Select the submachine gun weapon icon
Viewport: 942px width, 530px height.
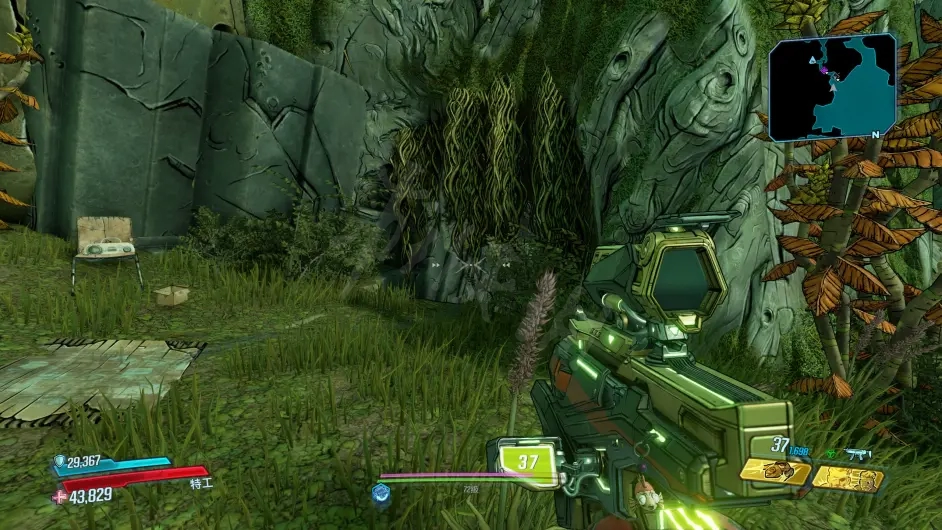coord(857,455)
